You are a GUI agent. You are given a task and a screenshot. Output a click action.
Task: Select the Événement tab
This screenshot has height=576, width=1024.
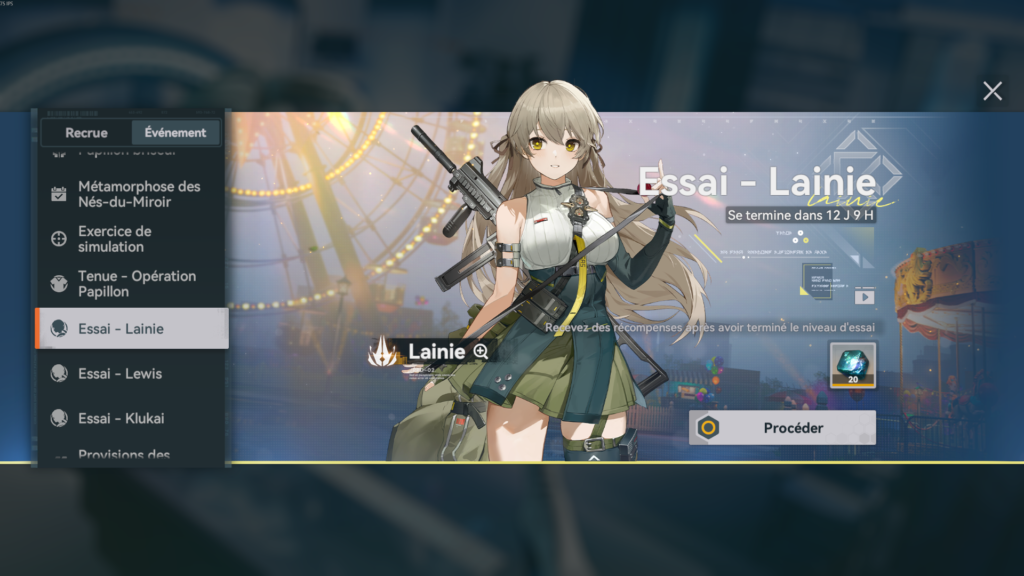[175, 132]
